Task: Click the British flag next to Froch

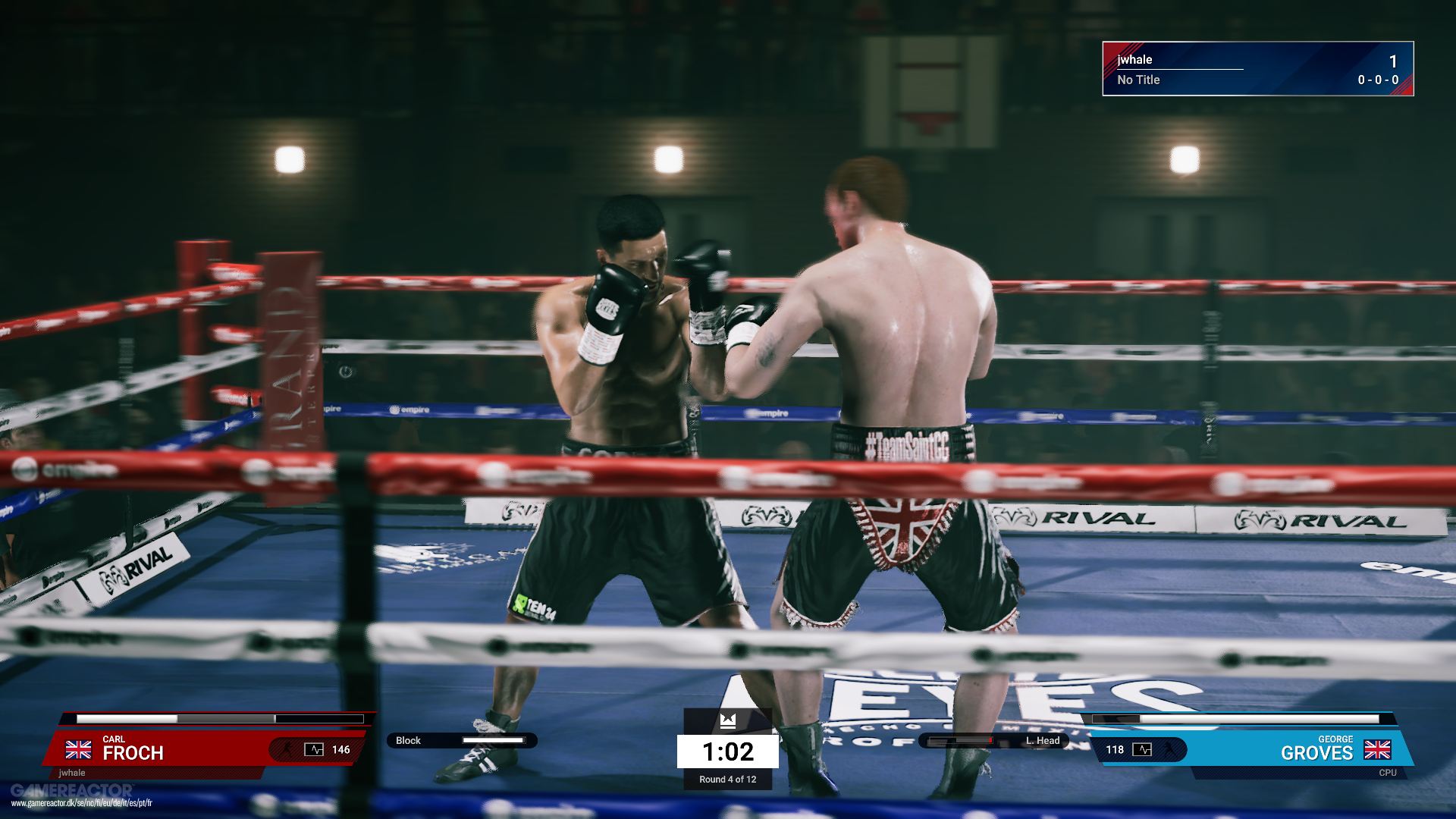Action: click(x=78, y=750)
